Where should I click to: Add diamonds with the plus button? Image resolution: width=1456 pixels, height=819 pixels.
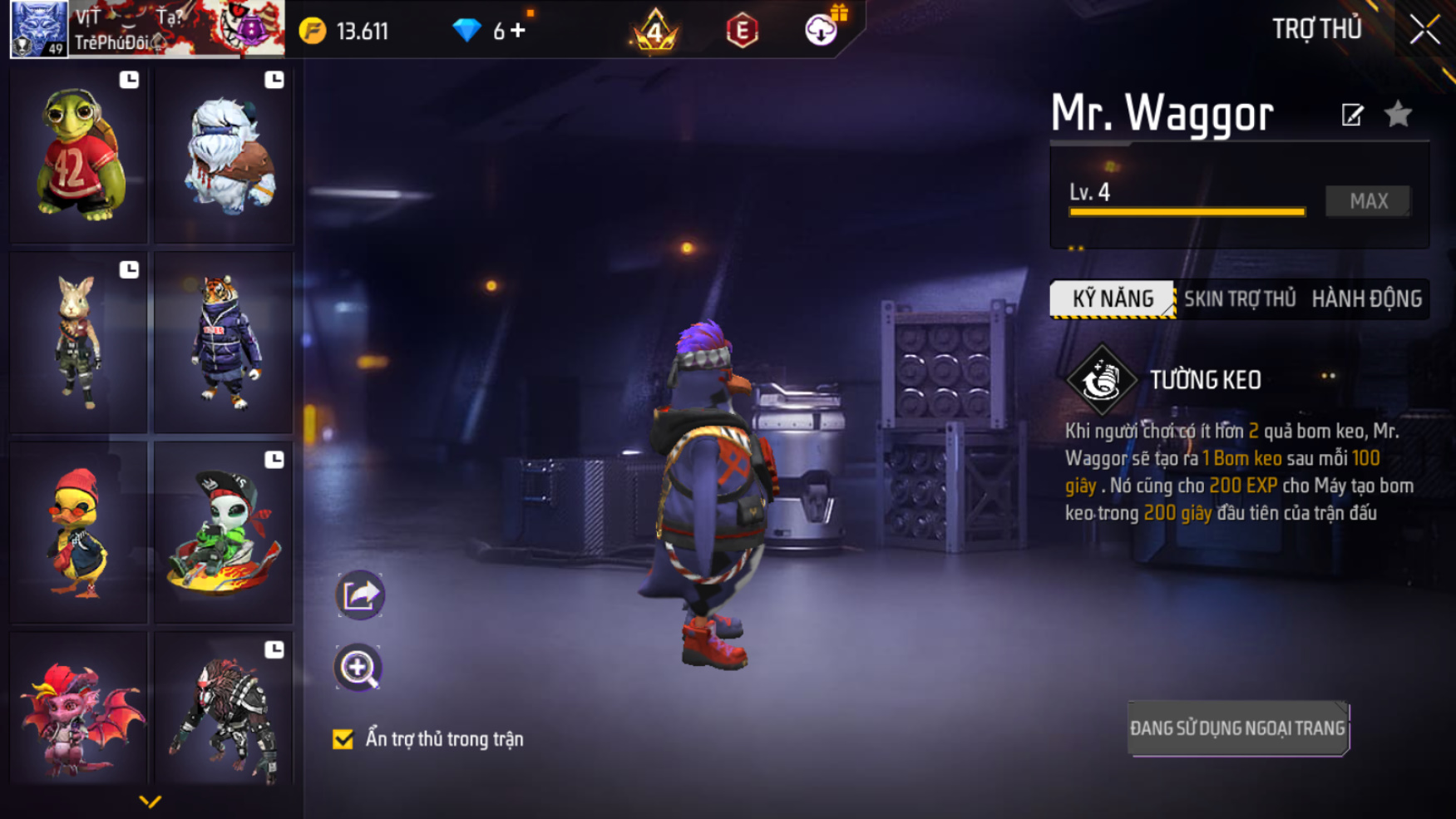[x=519, y=31]
